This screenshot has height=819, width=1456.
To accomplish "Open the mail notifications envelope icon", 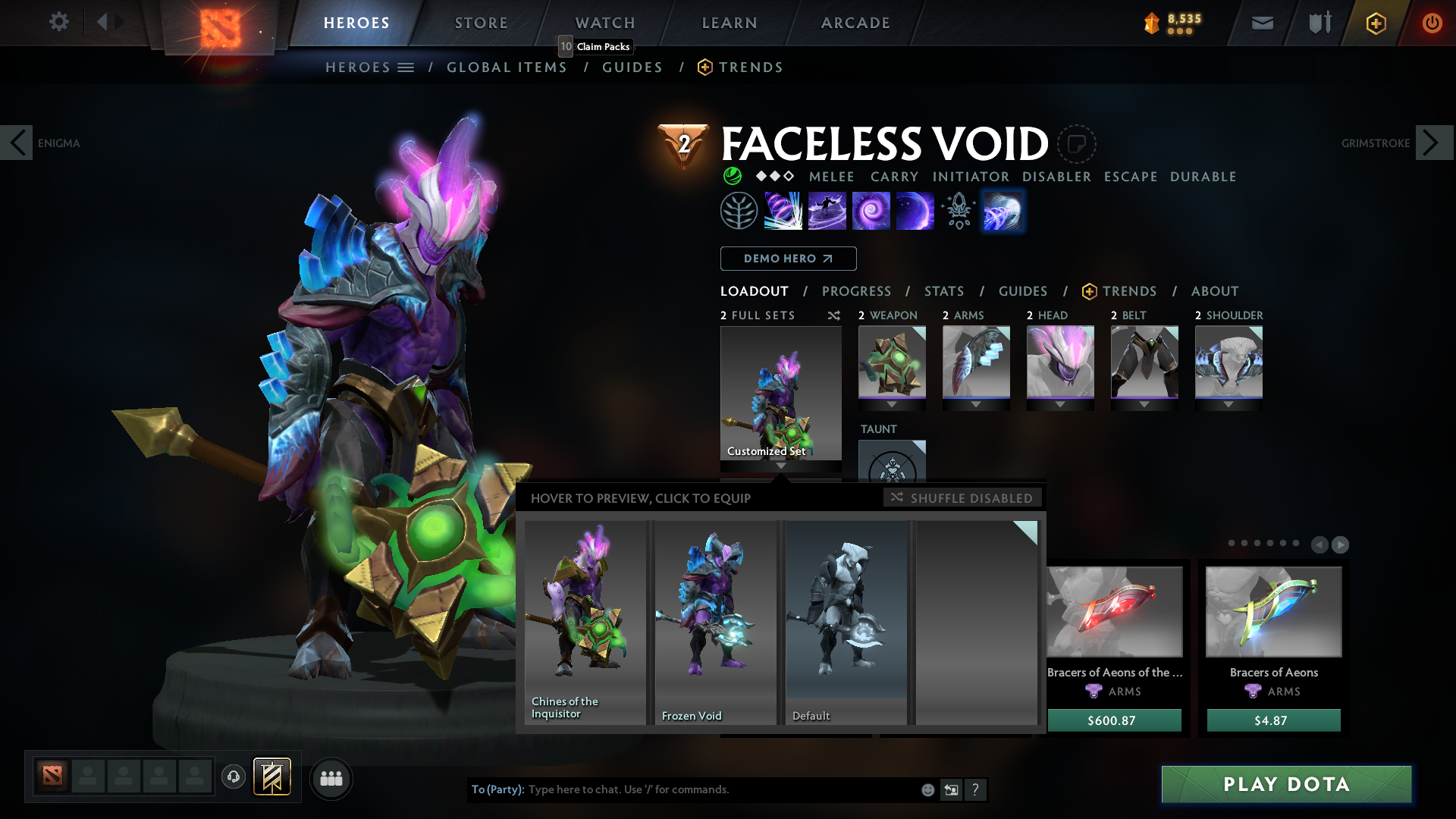I will coord(1261,23).
